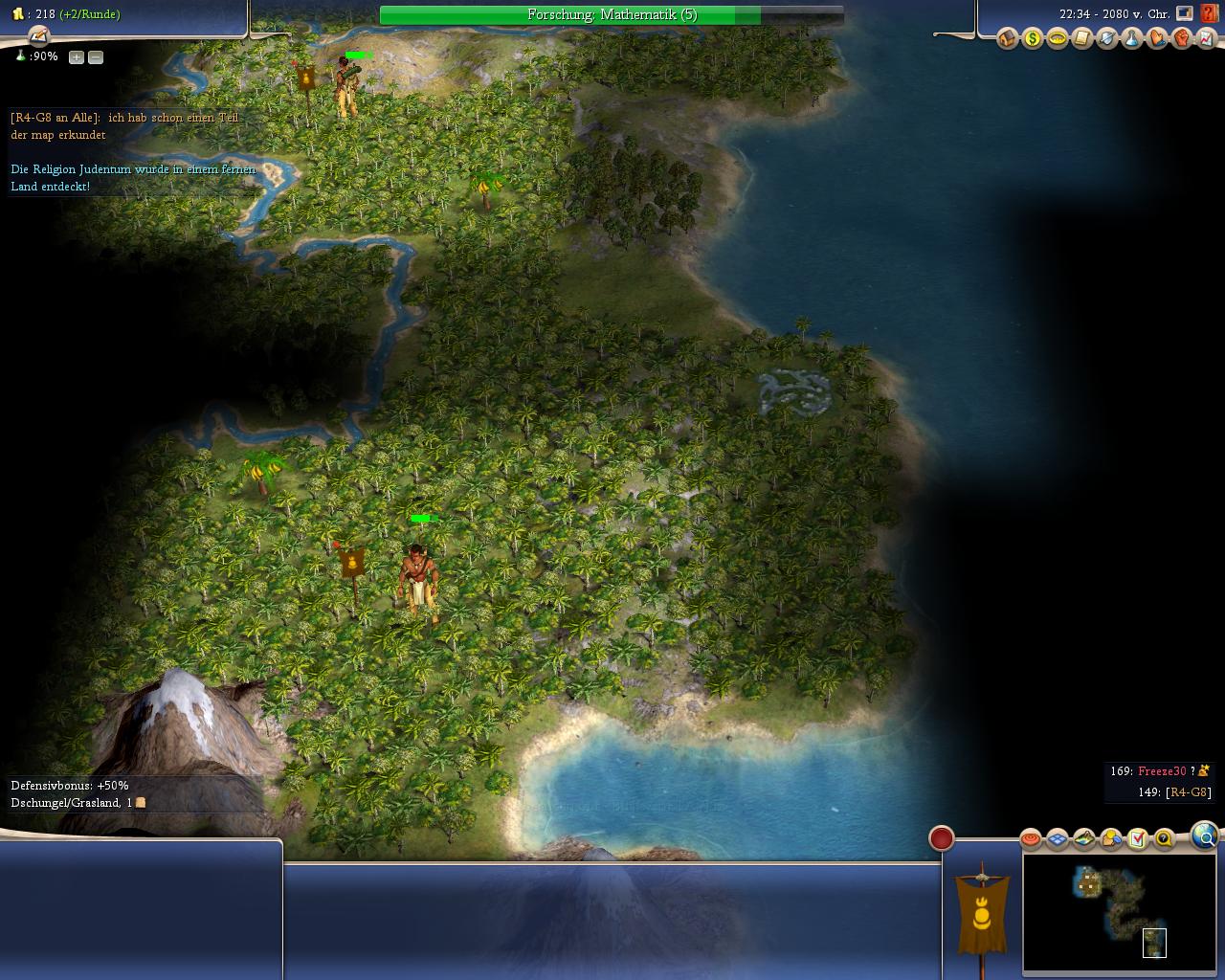Open the religion advisor praying hands icon

coord(1156,39)
